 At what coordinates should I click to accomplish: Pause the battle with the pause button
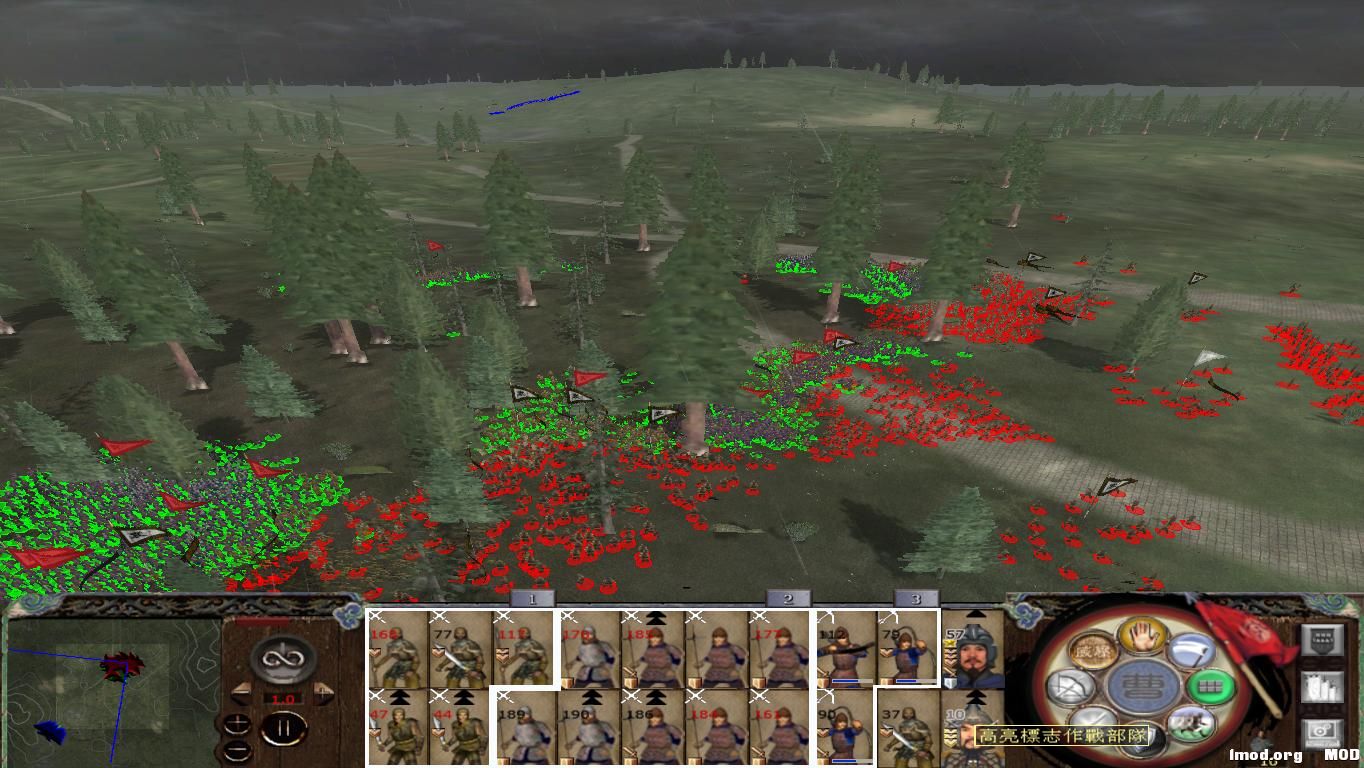point(285,727)
